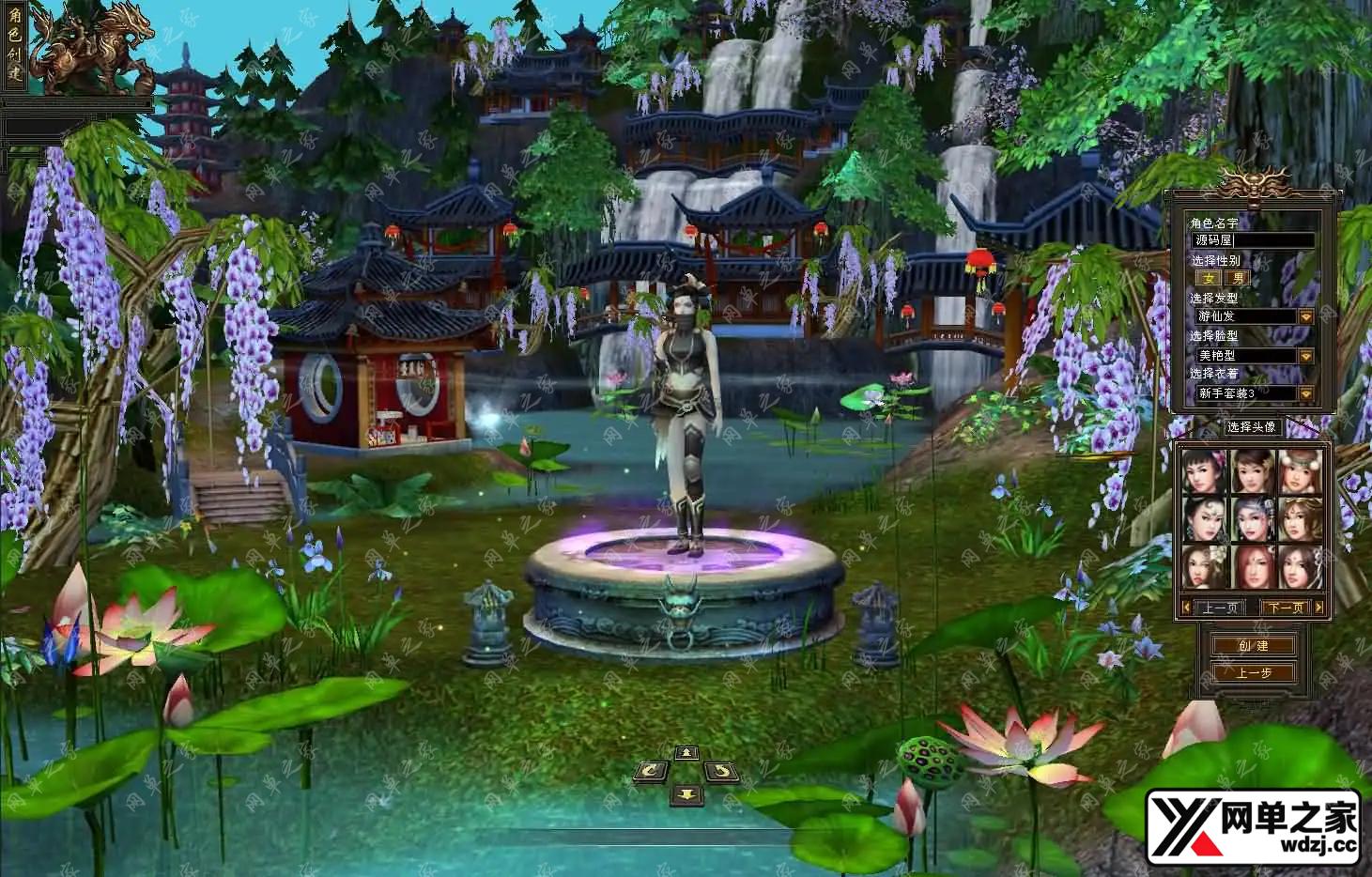
Task: Click the down arrow camera button
Action: [x=686, y=795]
